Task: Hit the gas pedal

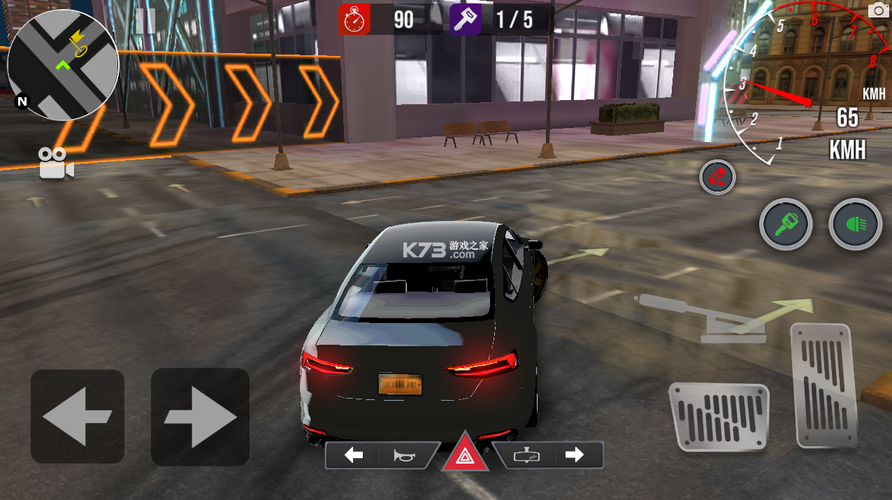Action: (x=823, y=385)
